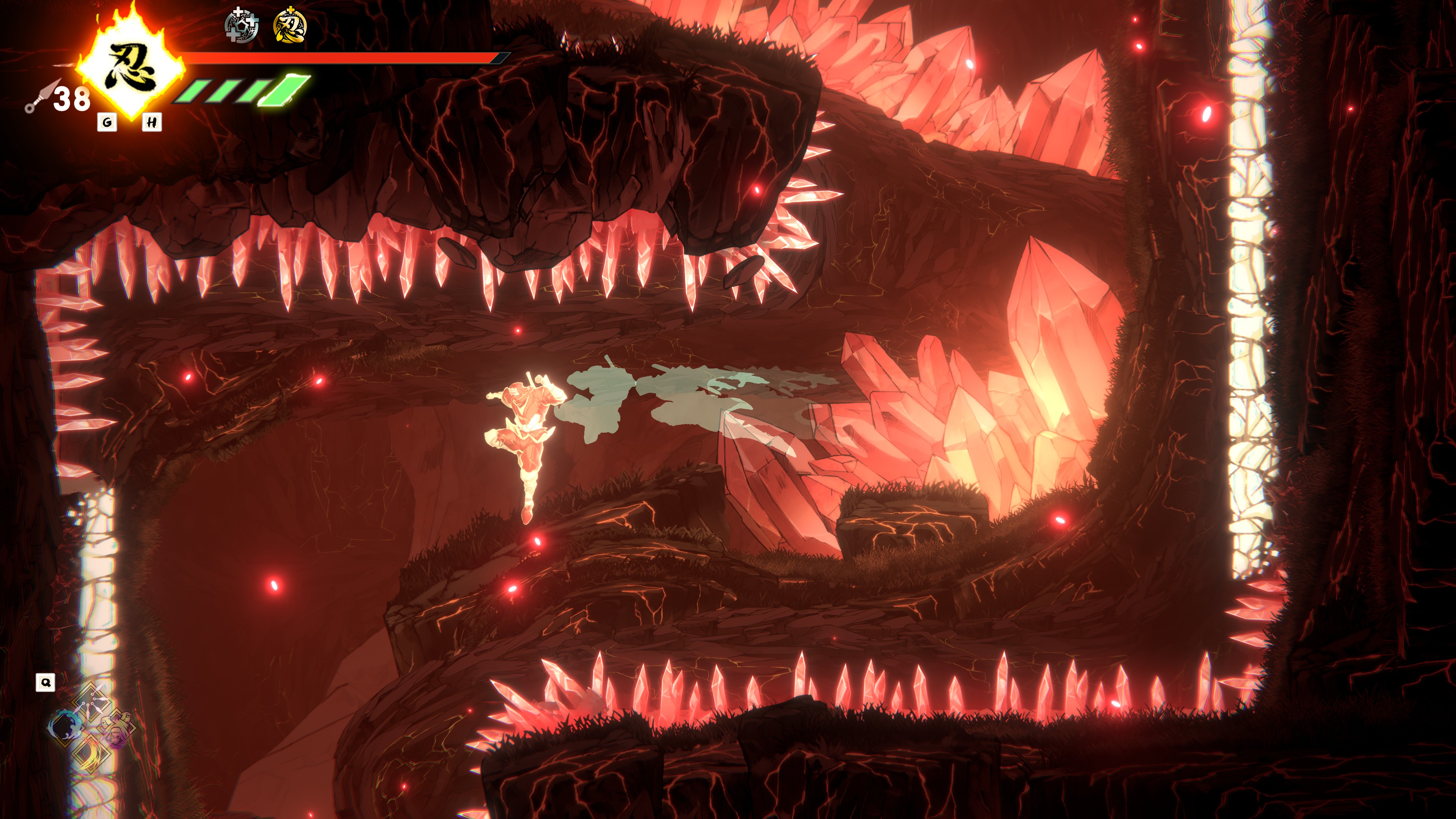The height and width of the screenshot is (819, 1456).
Task: Choose the blue water swirl ninpo skill
Action: 65,726
